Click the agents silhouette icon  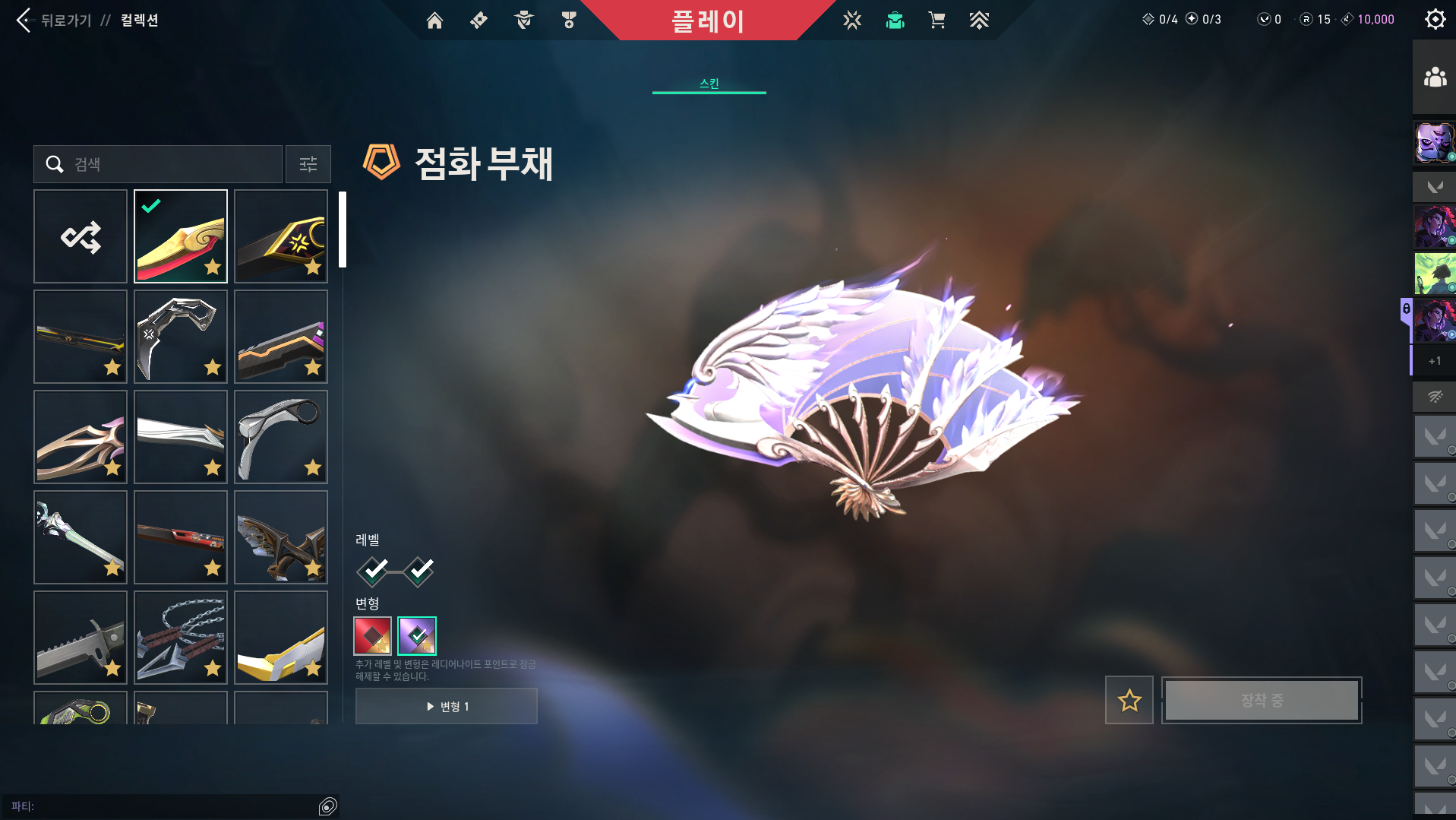(522, 21)
